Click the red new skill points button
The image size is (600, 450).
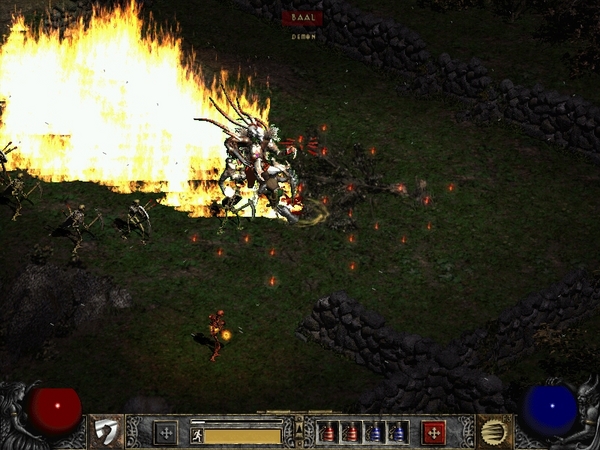[433, 433]
